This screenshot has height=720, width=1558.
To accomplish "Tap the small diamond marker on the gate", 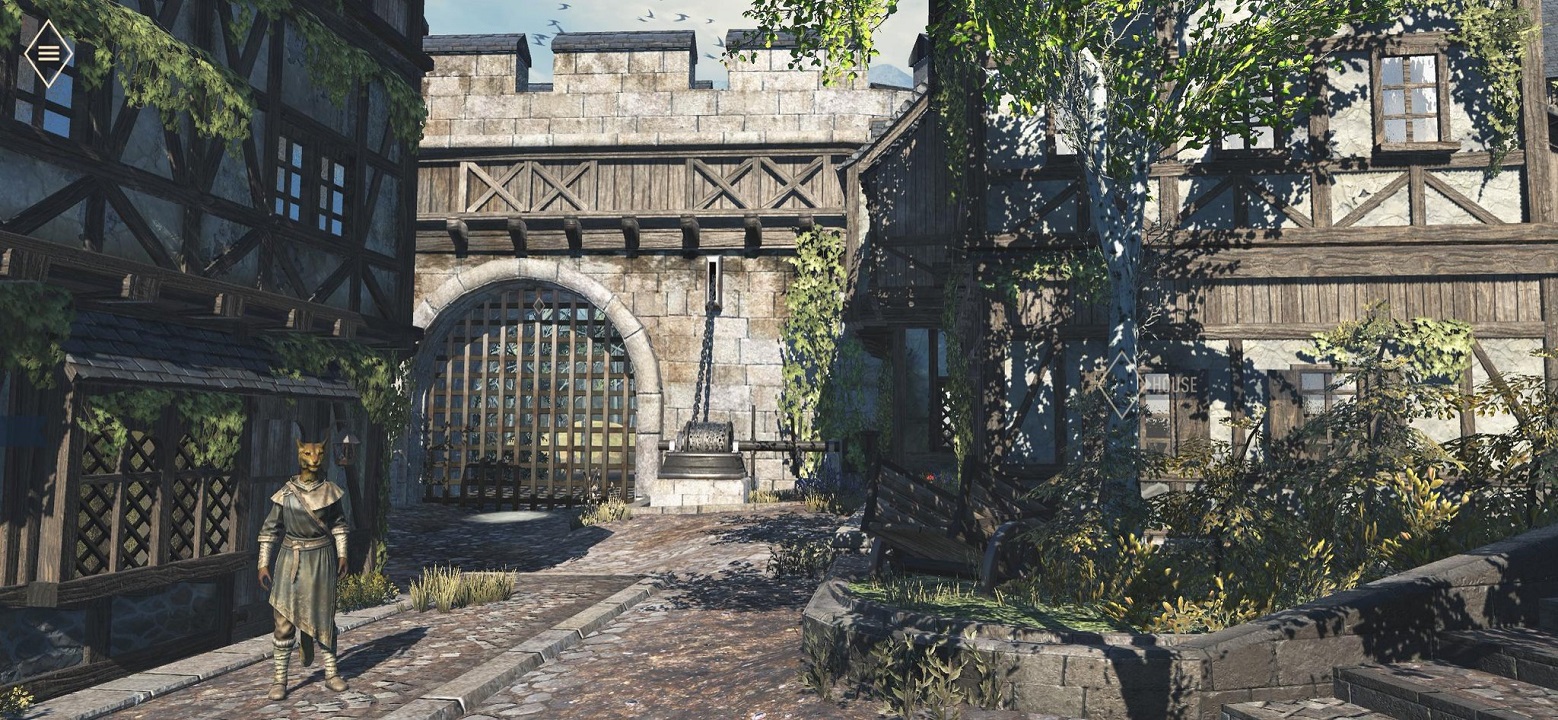I will click(x=538, y=304).
